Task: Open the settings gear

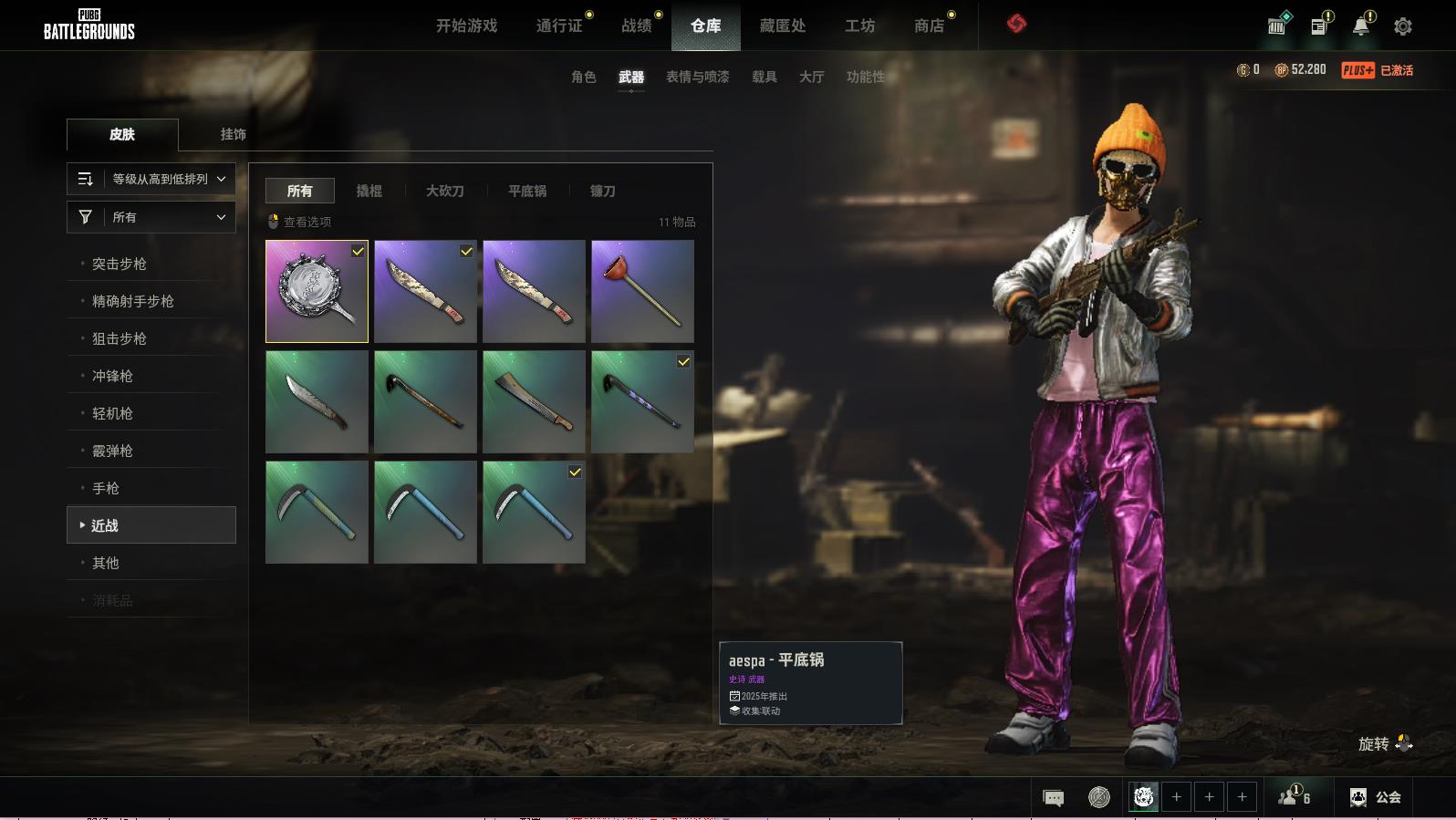Action: click(1402, 26)
